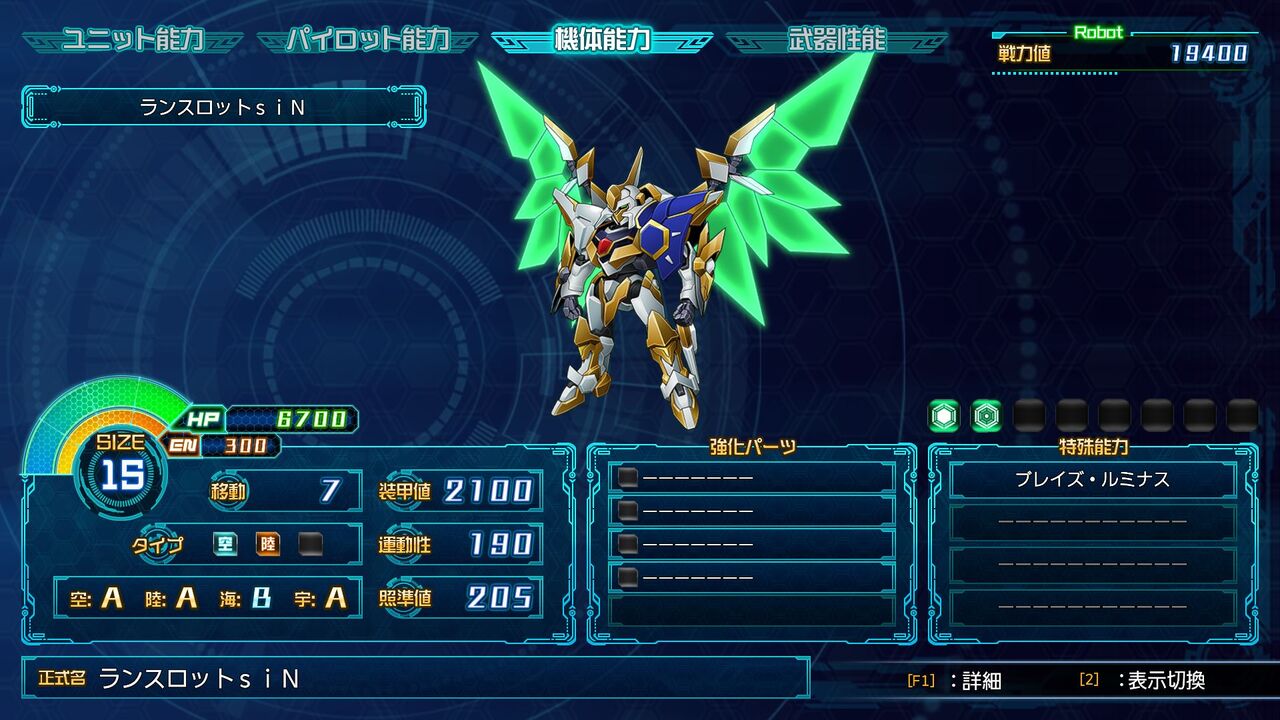Toggle the 表示切換 display switch option
Screen dimensions: 1280x720
[1143, 680]
